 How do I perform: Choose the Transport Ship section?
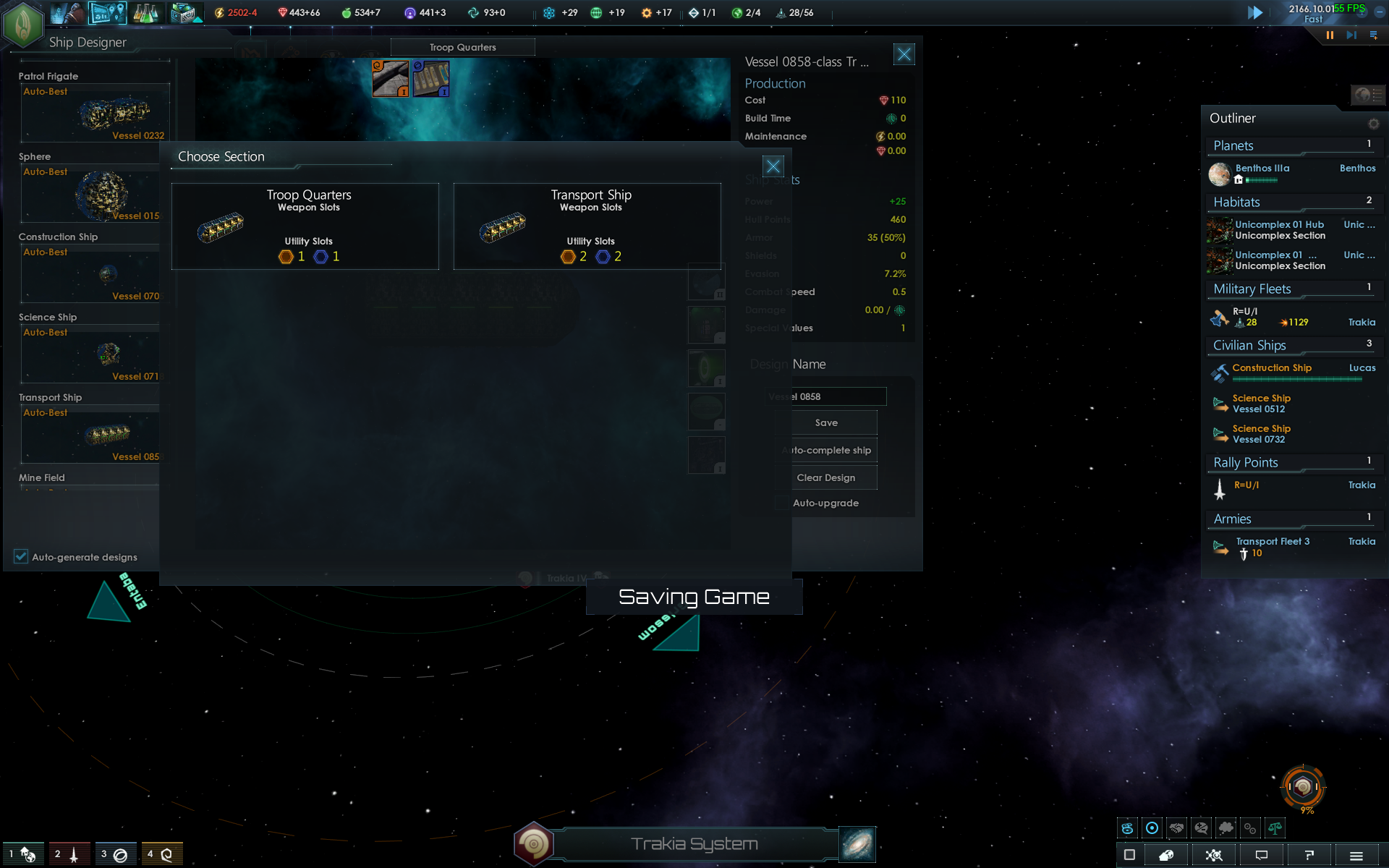click(x=587, y=226)
